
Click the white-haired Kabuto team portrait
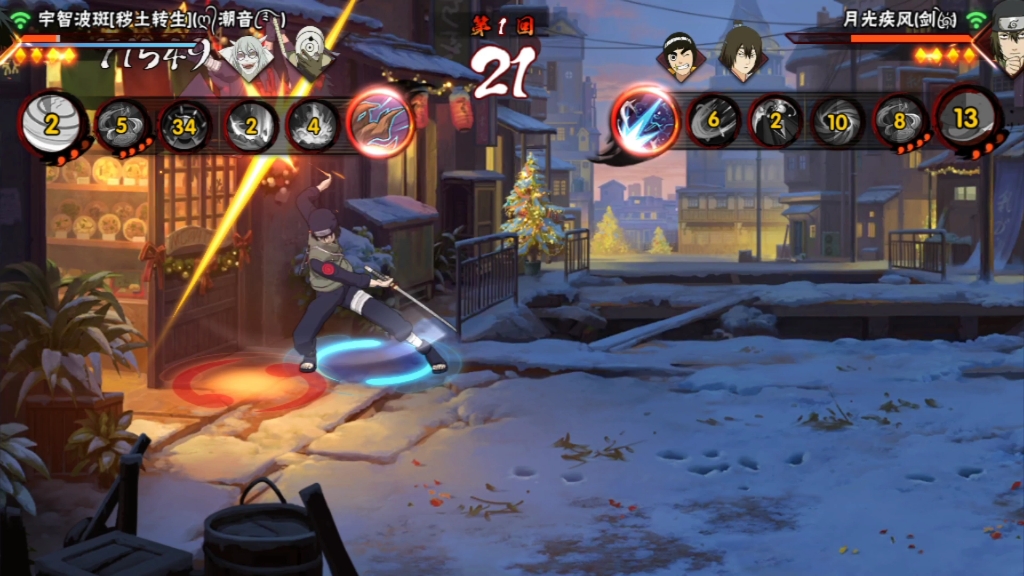click(247, 57)
